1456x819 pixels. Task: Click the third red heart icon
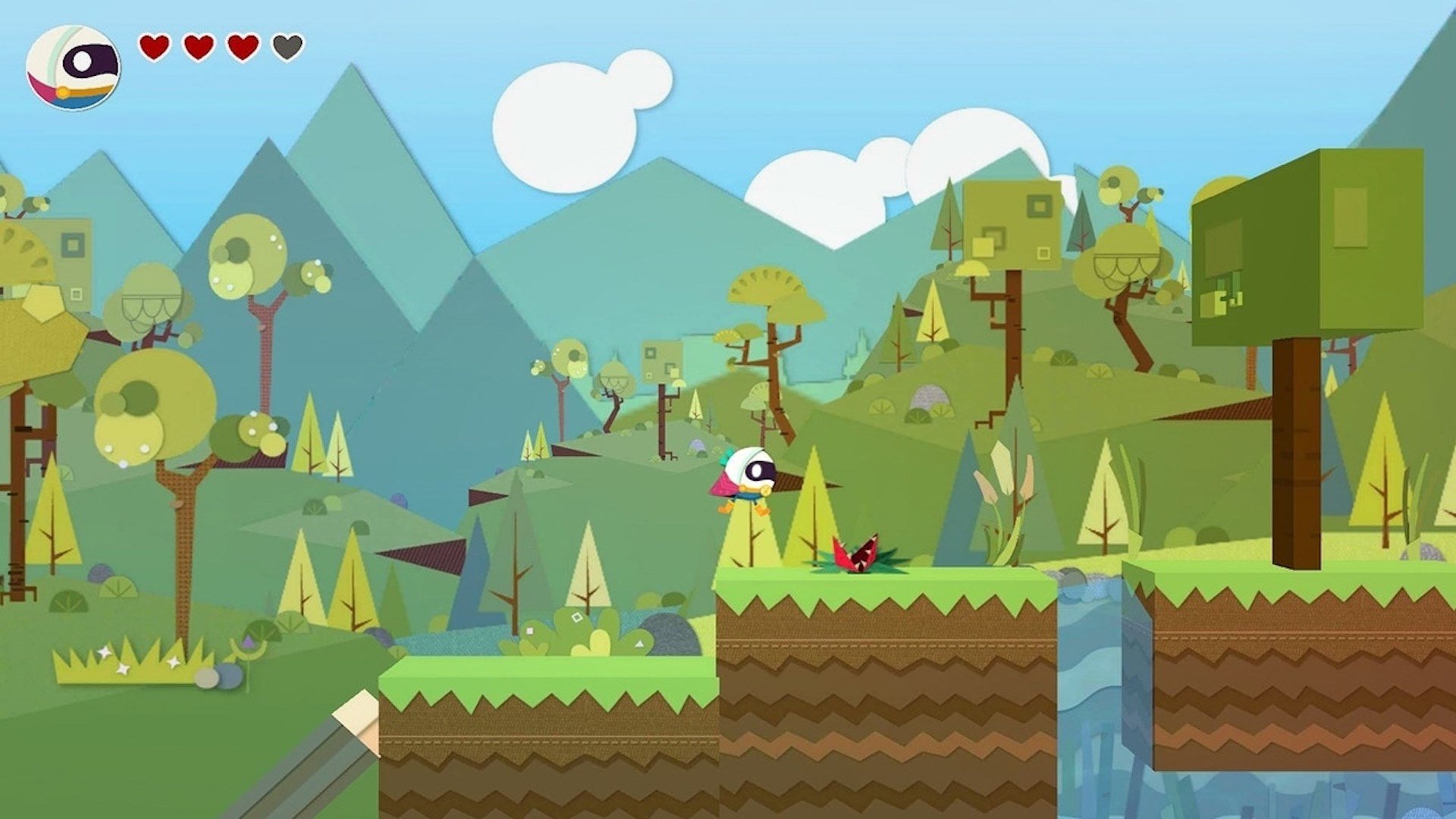pyautogui.click(x=242, y=47)
